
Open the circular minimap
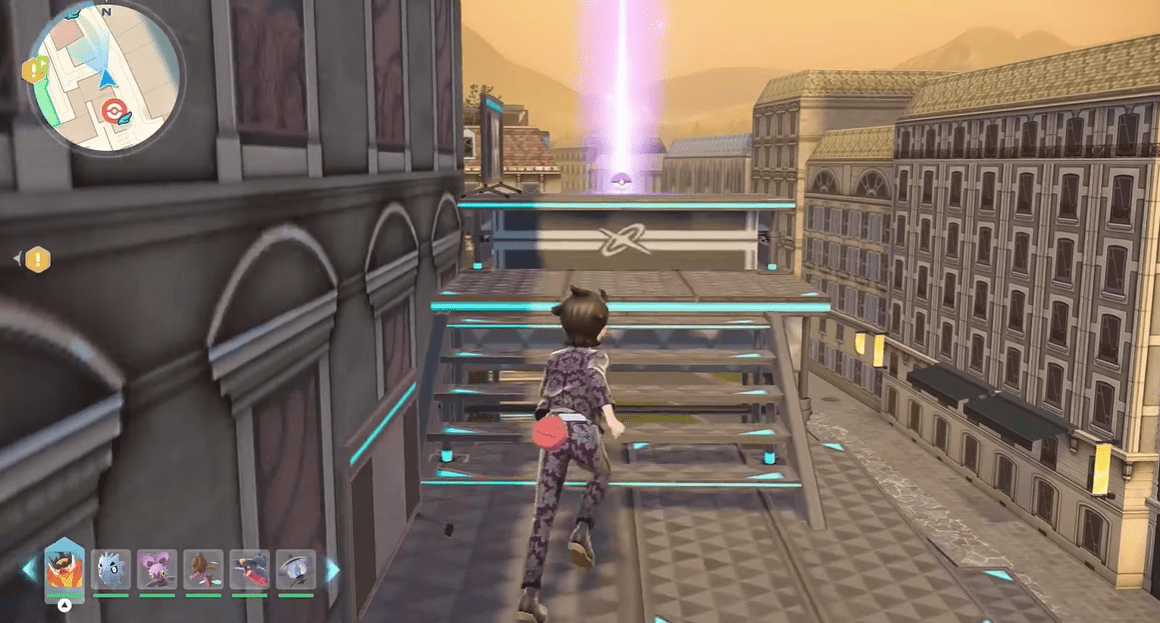[x=106, y=76]
